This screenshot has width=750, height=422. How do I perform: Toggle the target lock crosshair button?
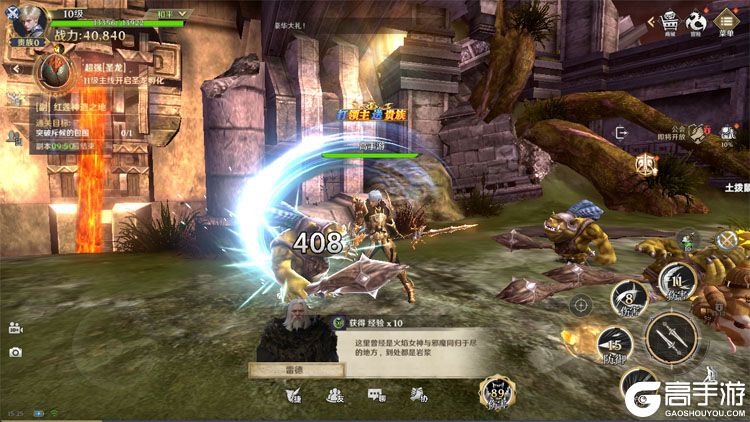tap(581, 305)
